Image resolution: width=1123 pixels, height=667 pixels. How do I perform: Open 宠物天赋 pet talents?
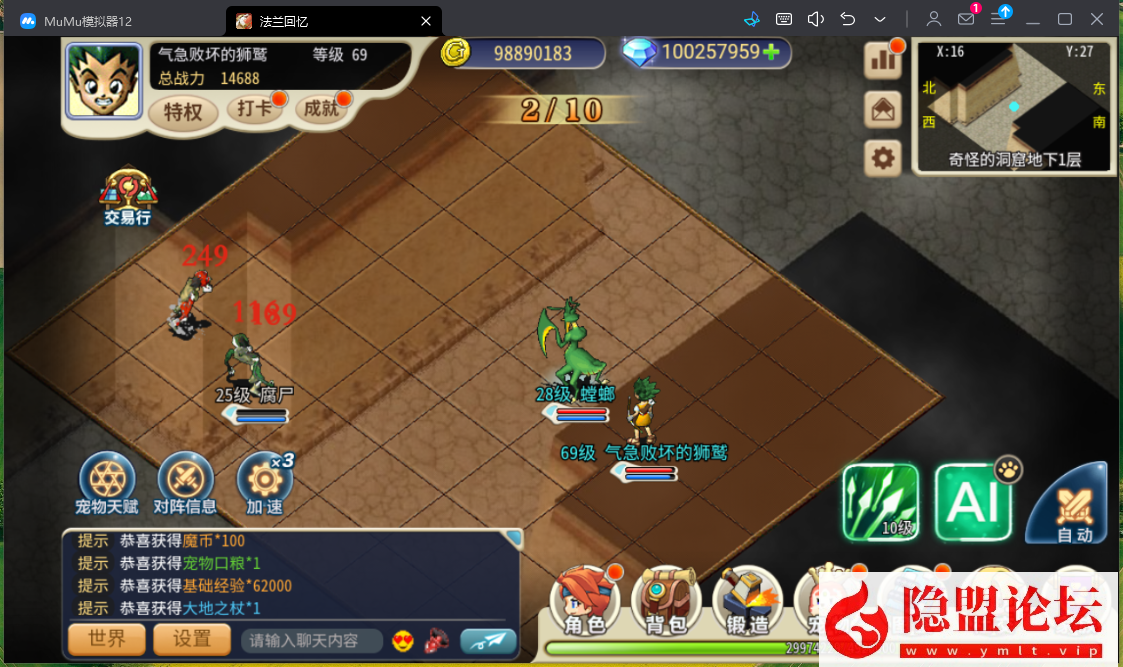pyautogui.click(x=106, y=480)
